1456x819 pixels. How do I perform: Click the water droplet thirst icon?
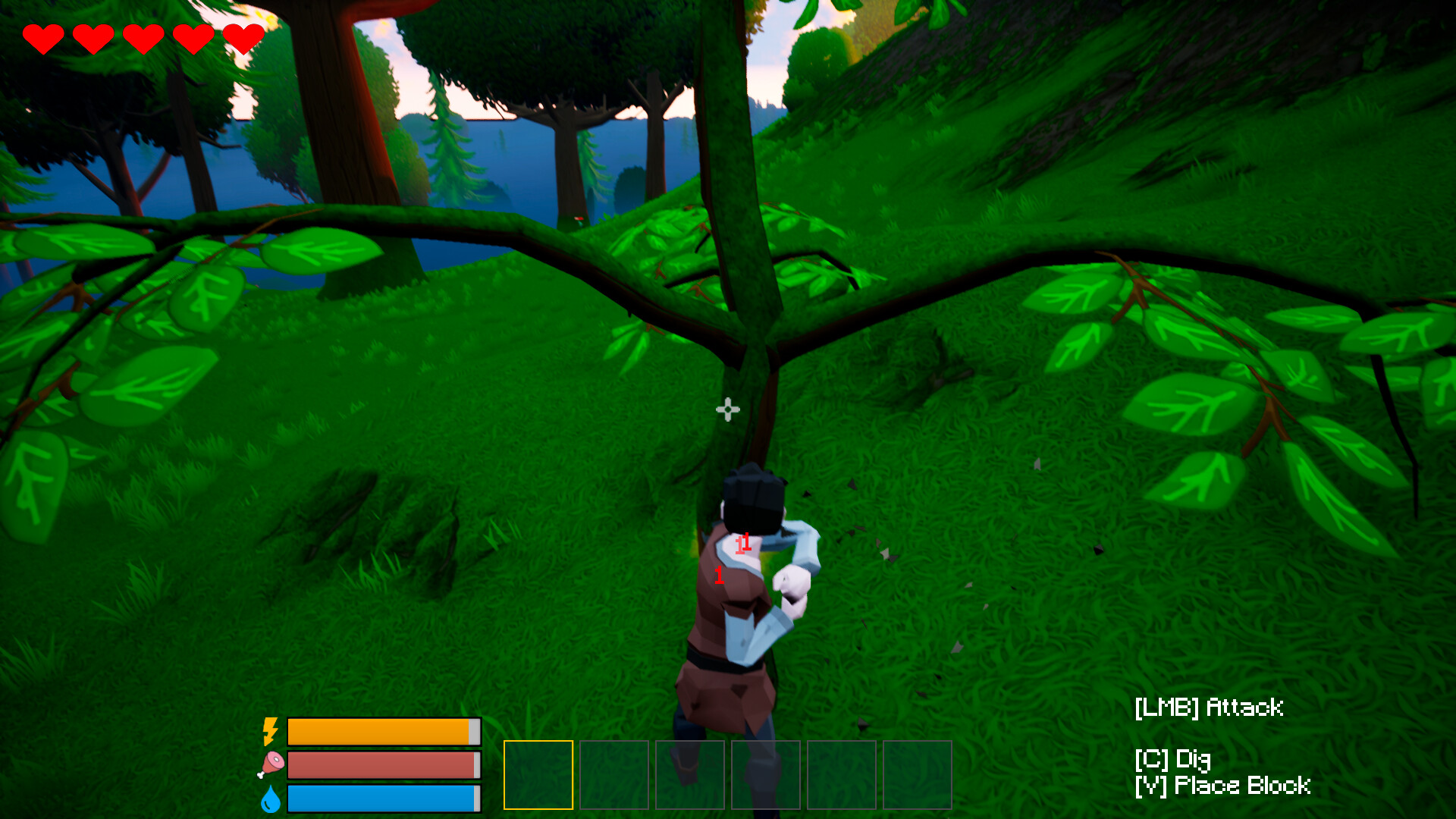(271, 798)
